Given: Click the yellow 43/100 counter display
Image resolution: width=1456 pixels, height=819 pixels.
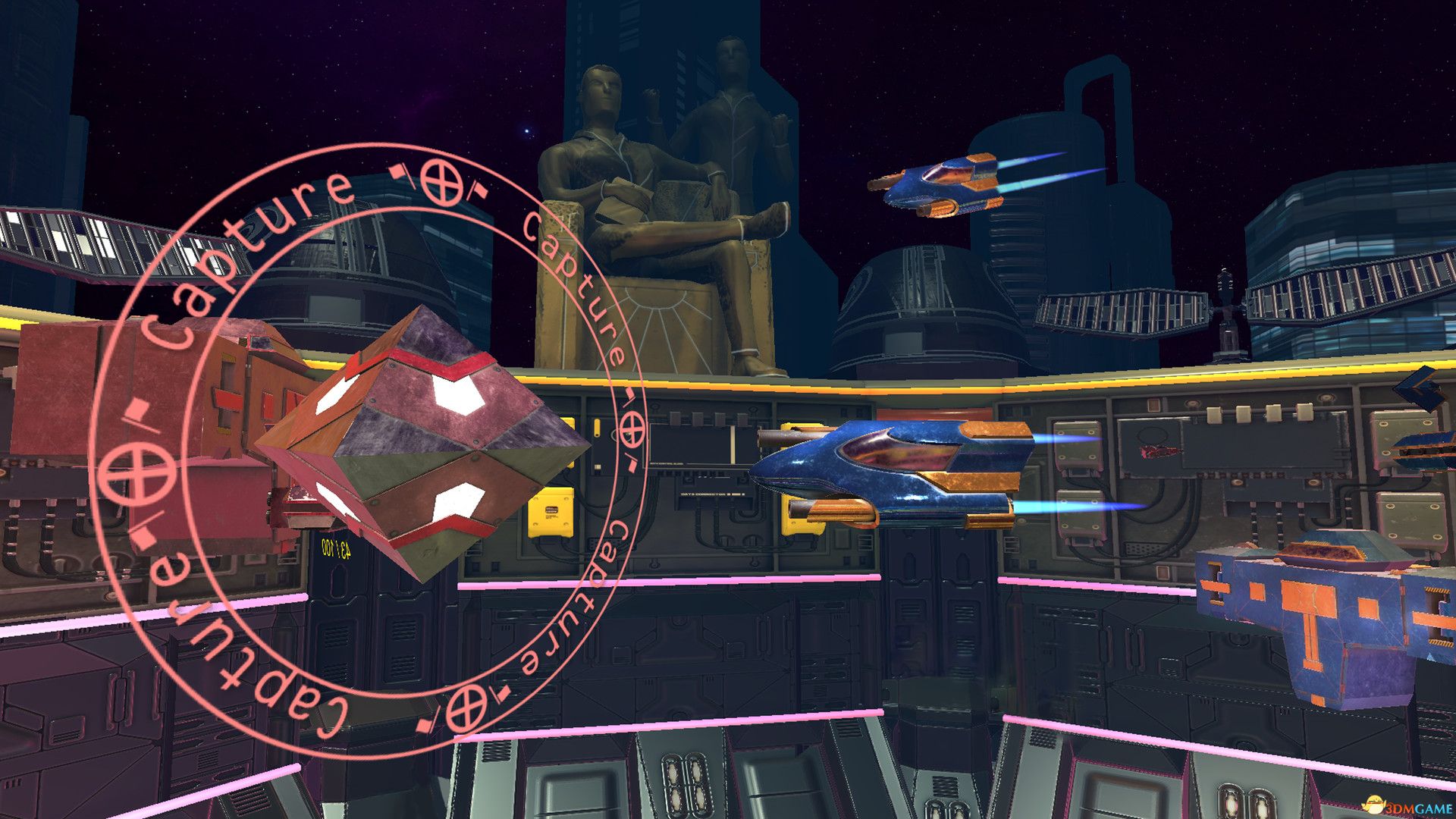Looking at the screenshot, I should tap(336, 548).
